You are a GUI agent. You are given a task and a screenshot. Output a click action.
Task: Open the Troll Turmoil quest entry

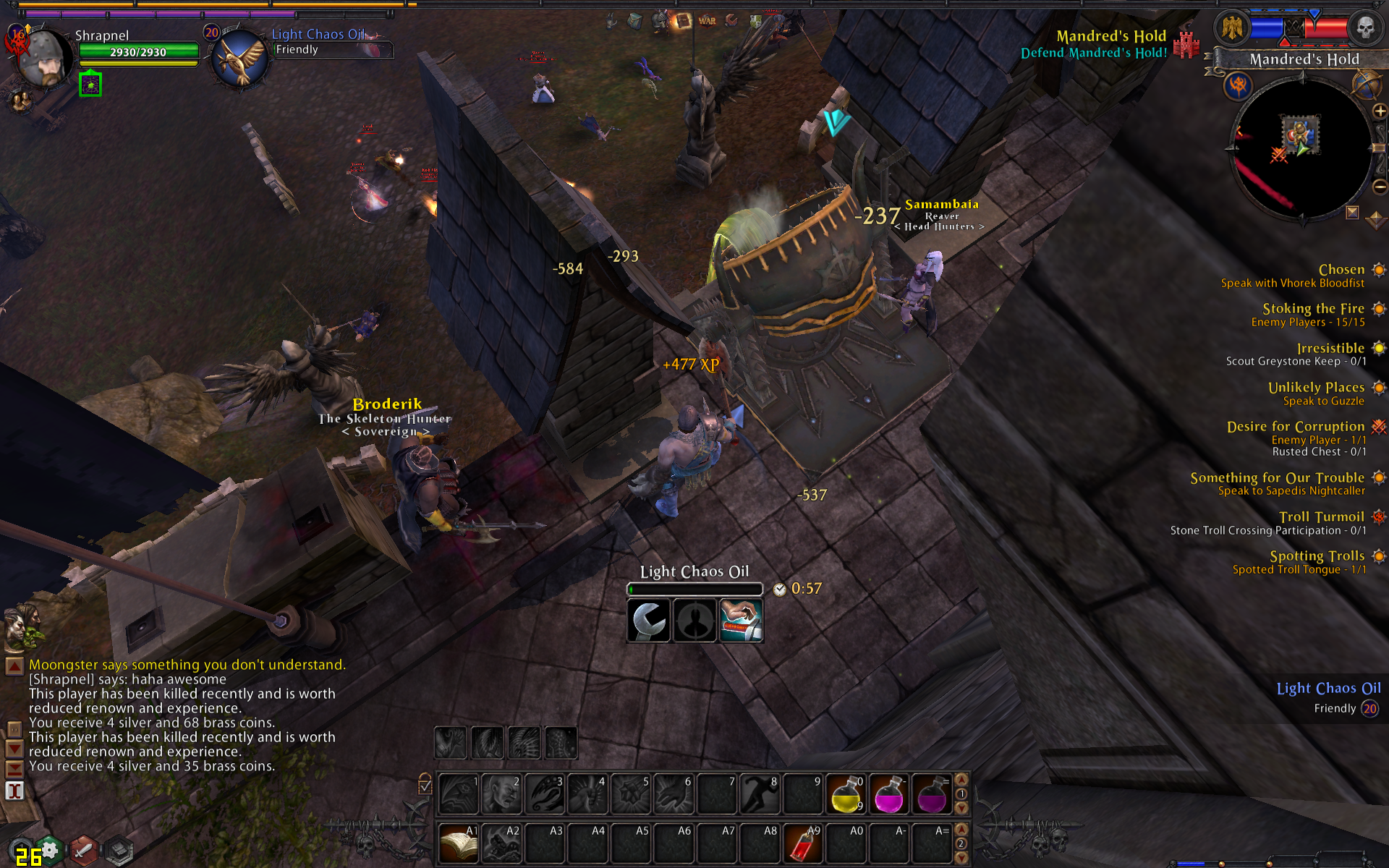pos(1321,516)
